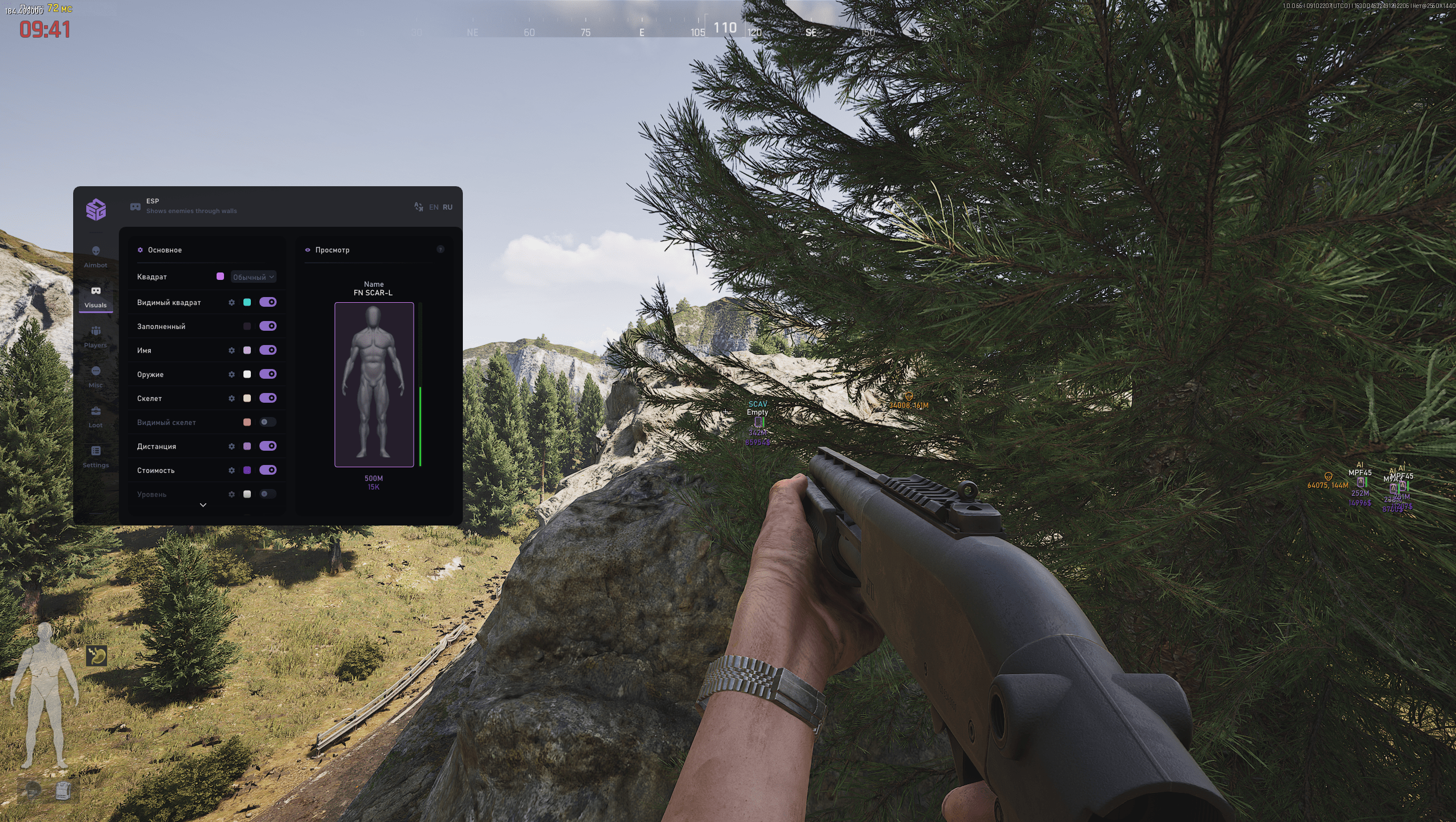Open the Aimbot tab in sidebar
The width and height of the screenshot is (1456, 822).
(95, 256)
